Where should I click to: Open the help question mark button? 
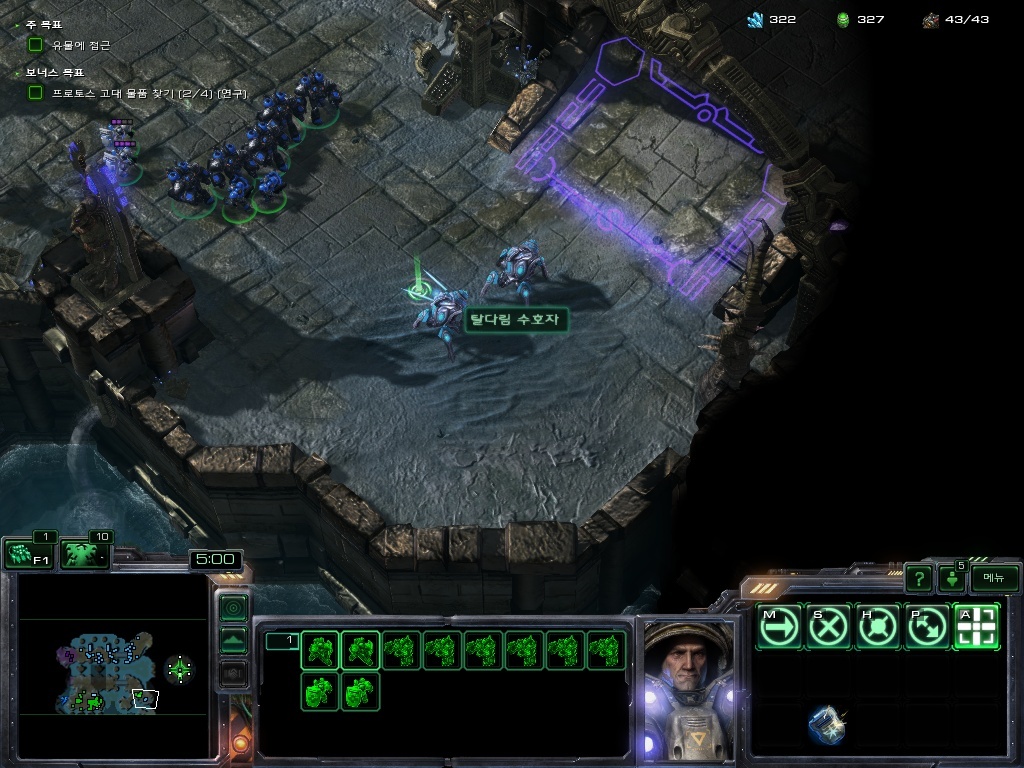(x=919, y=578)
